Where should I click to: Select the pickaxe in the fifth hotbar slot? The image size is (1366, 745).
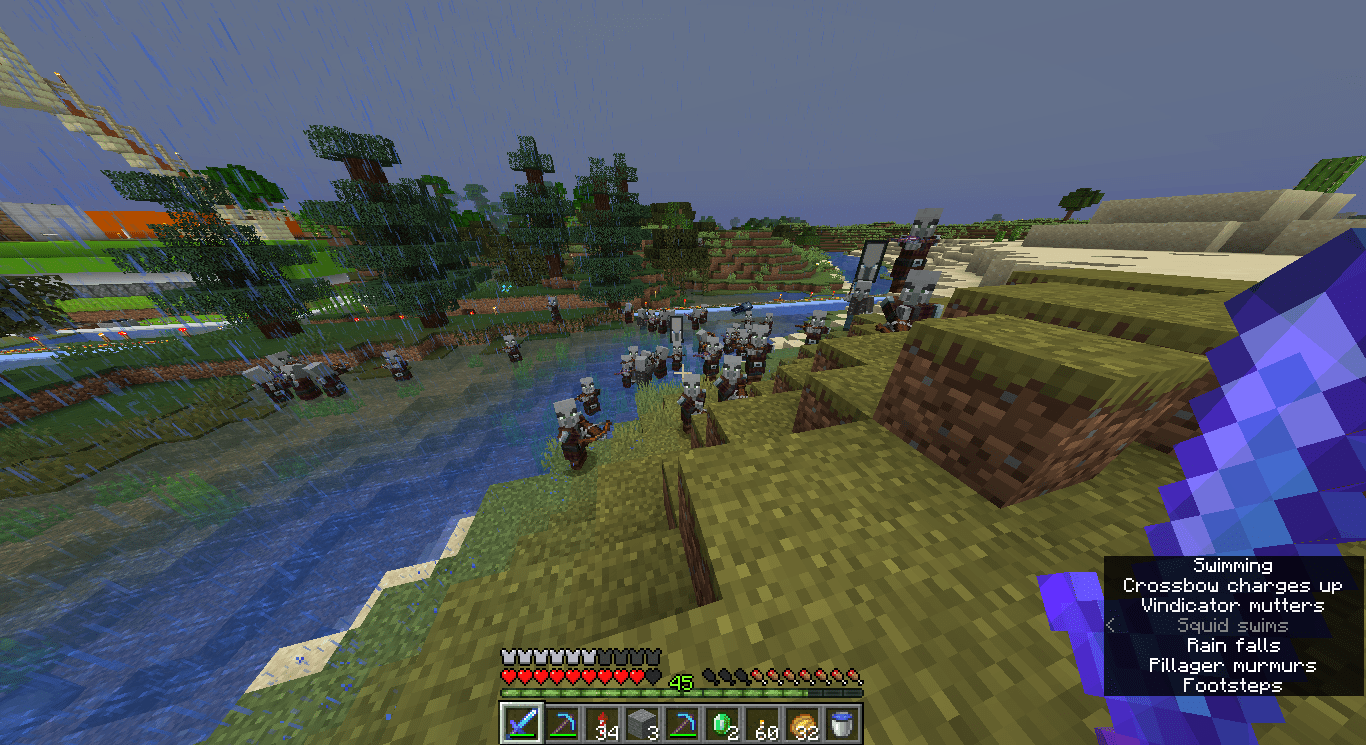pyautogui.click(x=685, y=722)
